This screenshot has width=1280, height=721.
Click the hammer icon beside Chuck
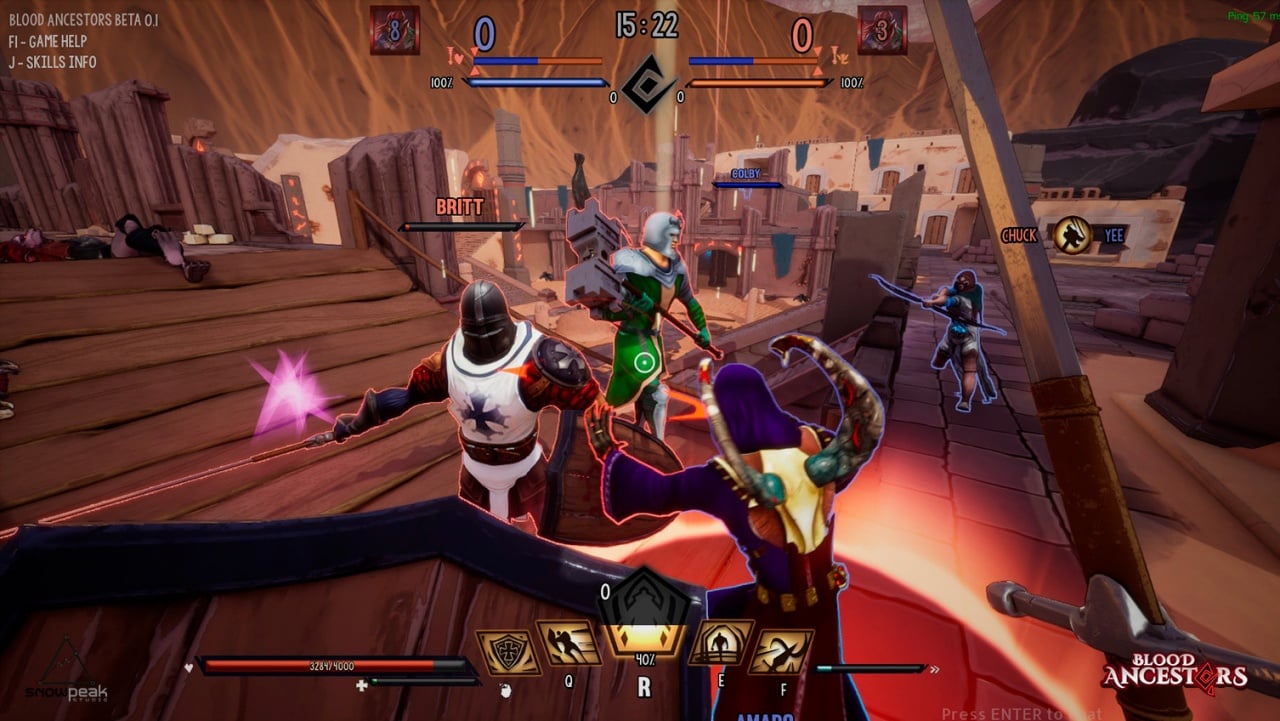click(x=1072, y=235)
